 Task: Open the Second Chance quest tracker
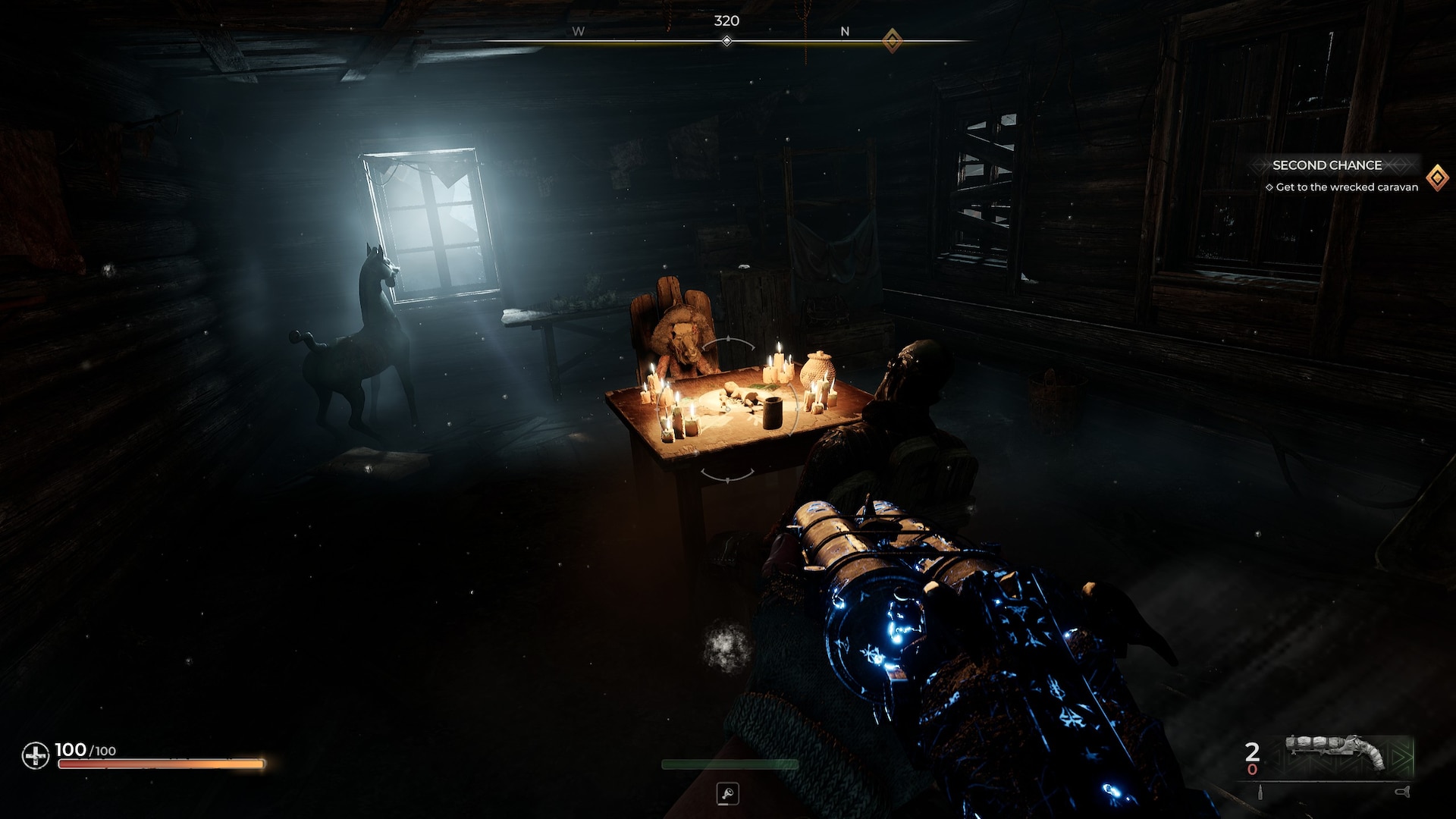[x=1326, y=165]
